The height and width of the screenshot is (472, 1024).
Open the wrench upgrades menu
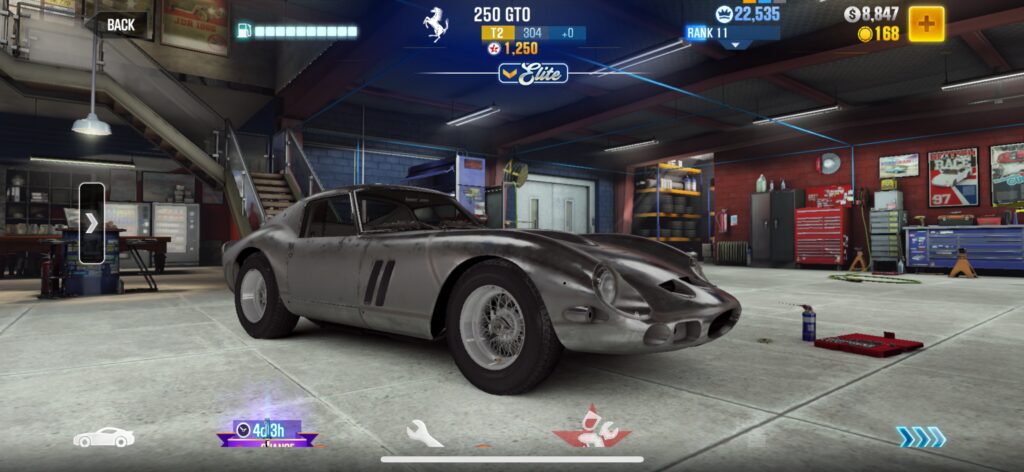coord(424,433)
